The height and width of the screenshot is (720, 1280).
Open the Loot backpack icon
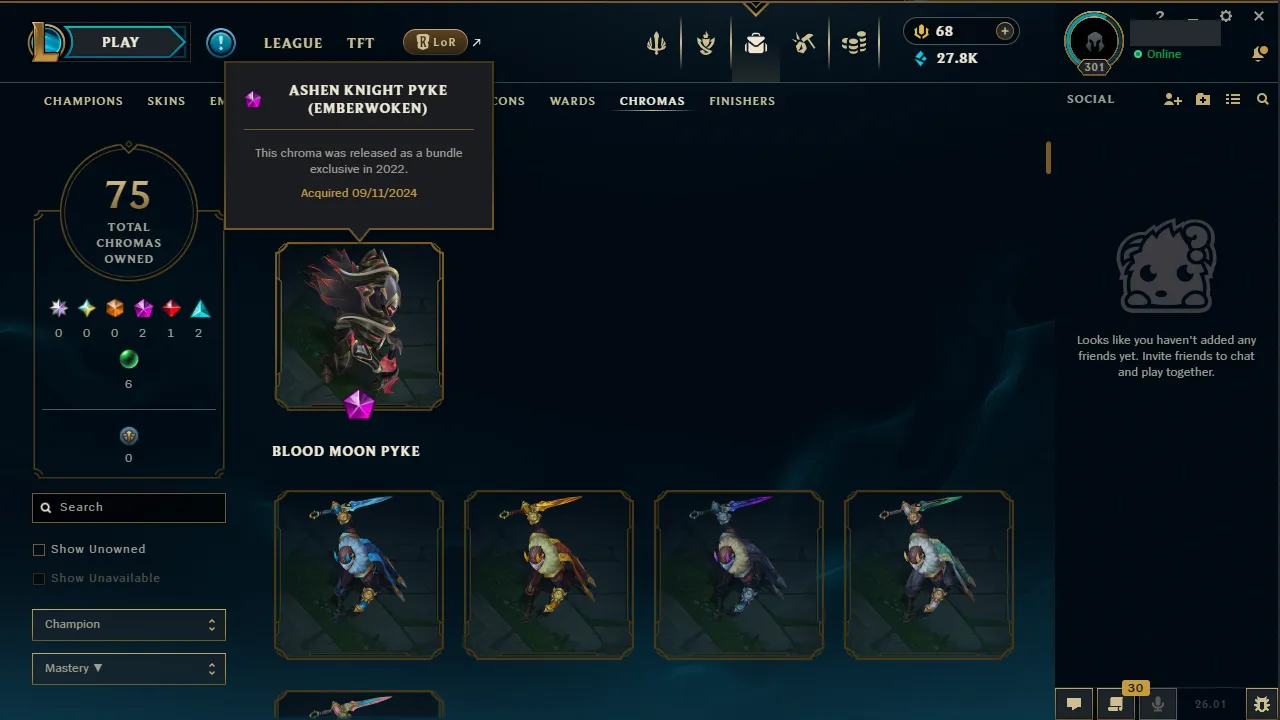[755, 43]
